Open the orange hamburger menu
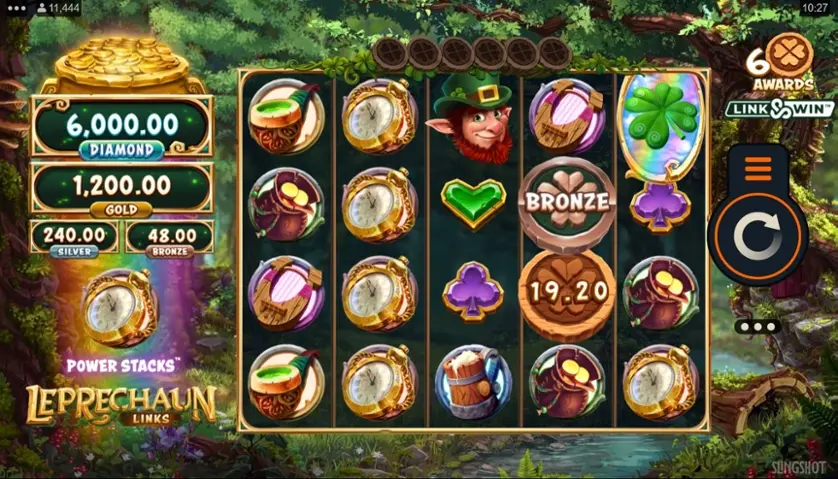This screenshot has height=479, width=838. point(758,169)
